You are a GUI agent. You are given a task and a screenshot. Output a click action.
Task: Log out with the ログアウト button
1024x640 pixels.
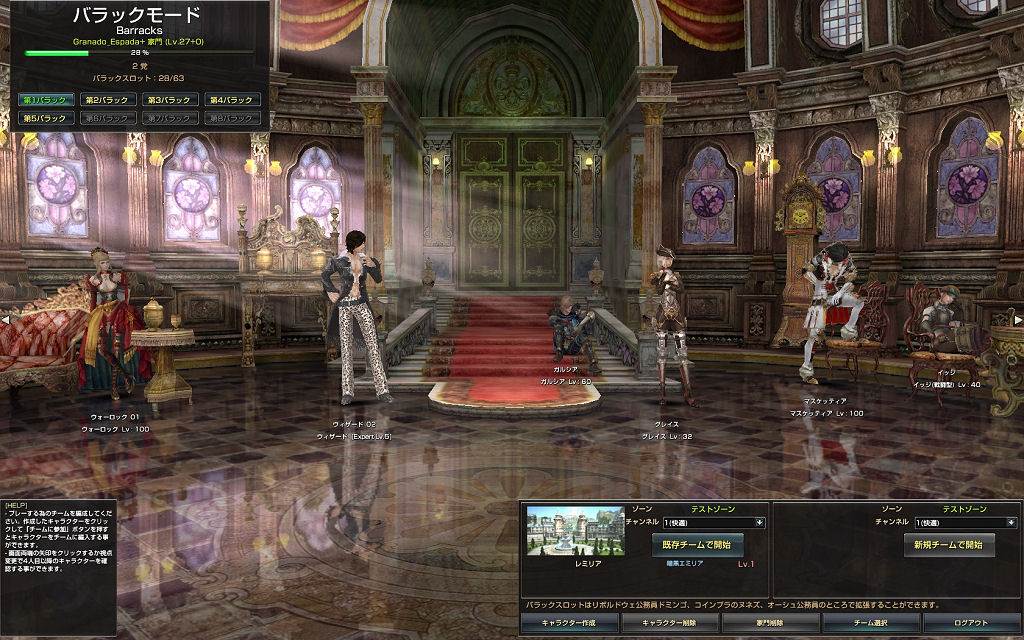point(970,622)
